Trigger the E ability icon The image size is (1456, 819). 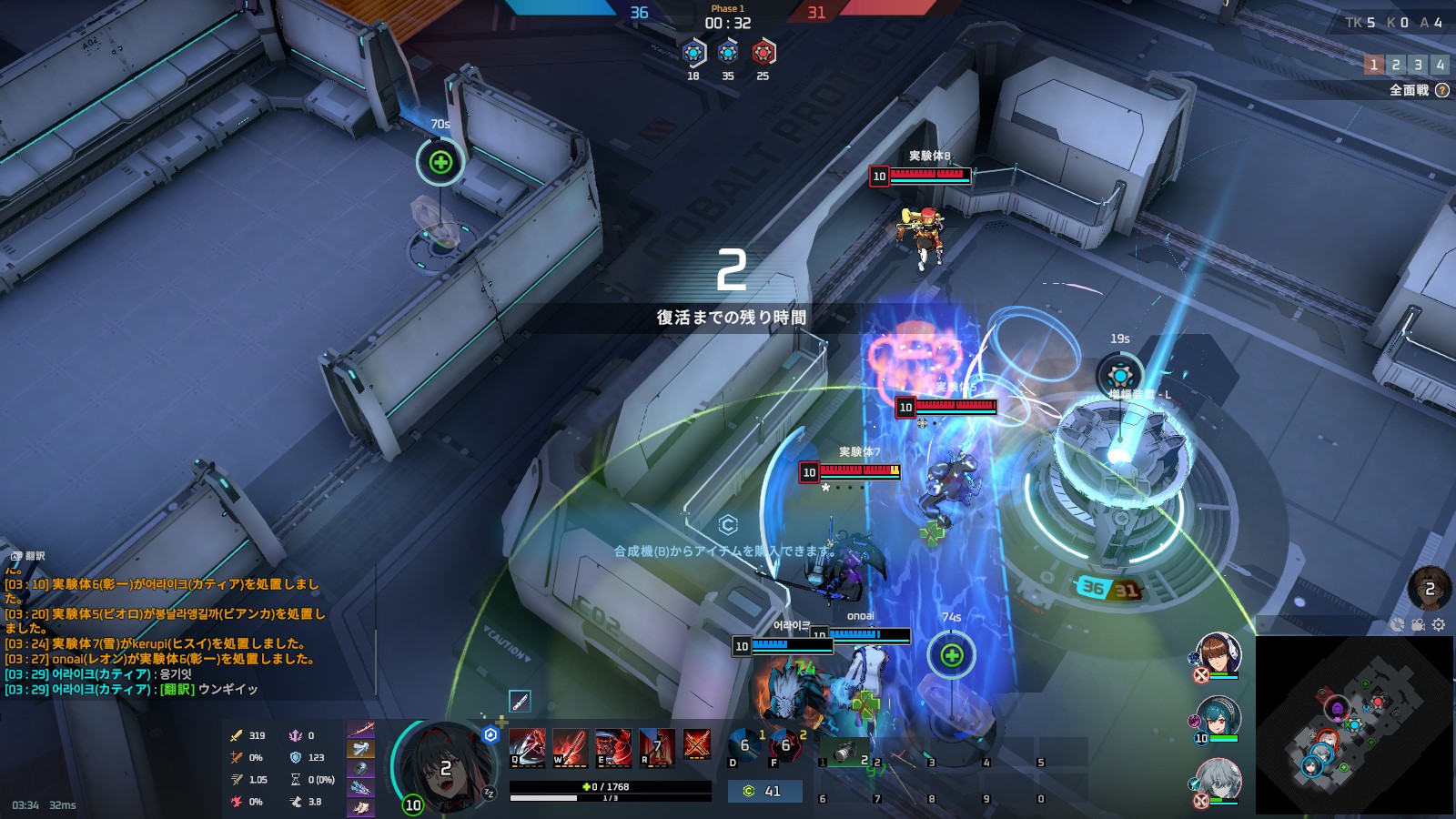[x=613, y=747]
